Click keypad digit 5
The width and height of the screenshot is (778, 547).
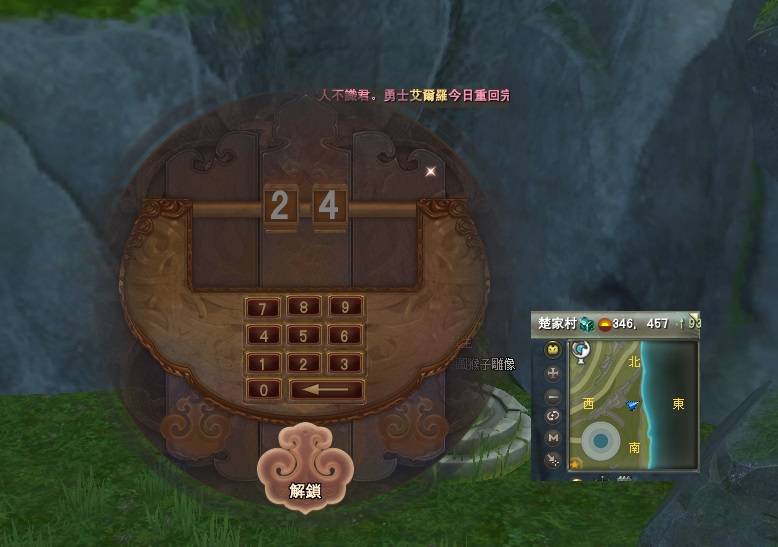tap(304, 336)
